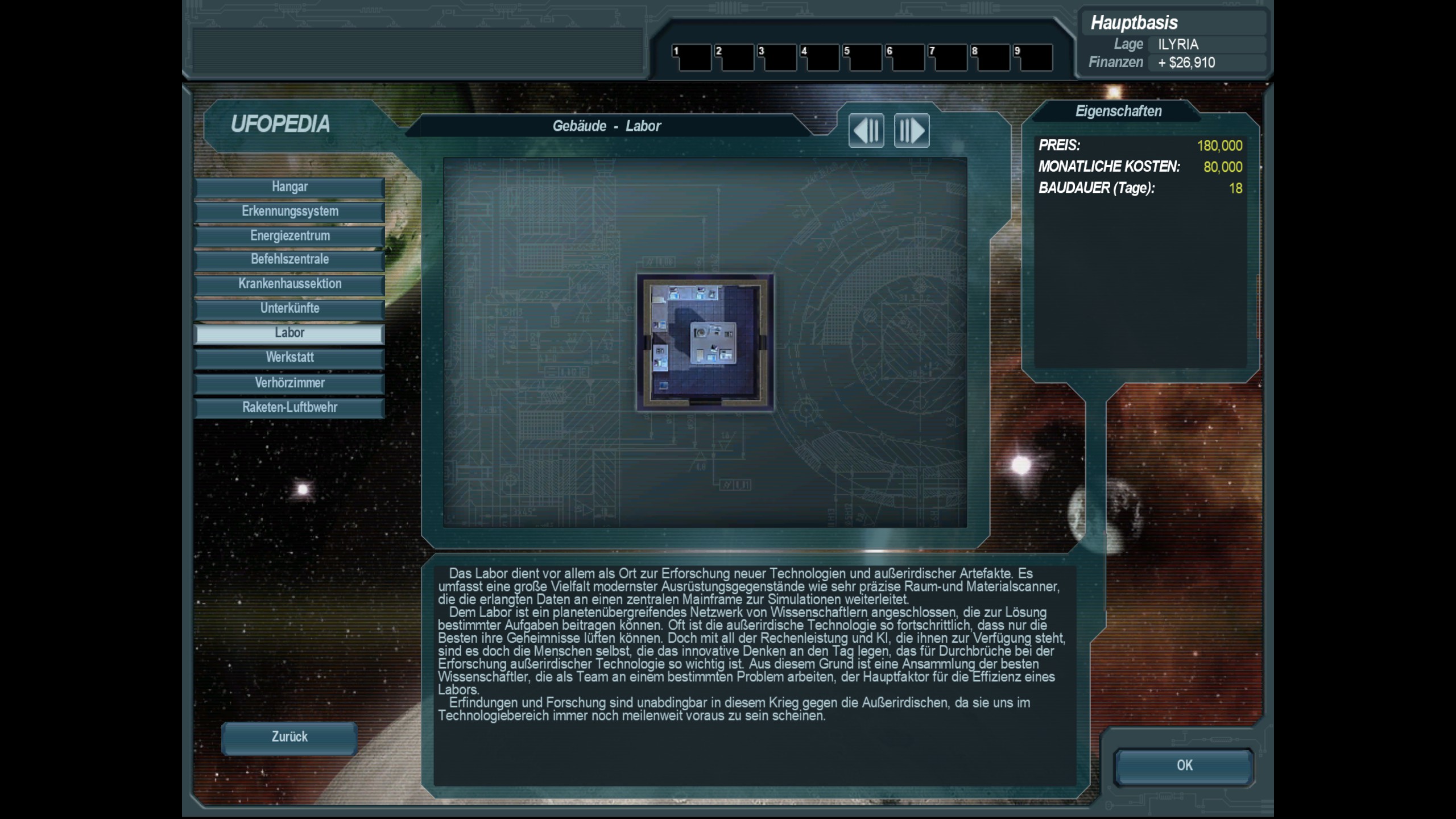Select the Raketen-Luftbwehr entry
The height and width of the screenshot is (819, 1456).
pyautogui.click(x=289, y=407)
